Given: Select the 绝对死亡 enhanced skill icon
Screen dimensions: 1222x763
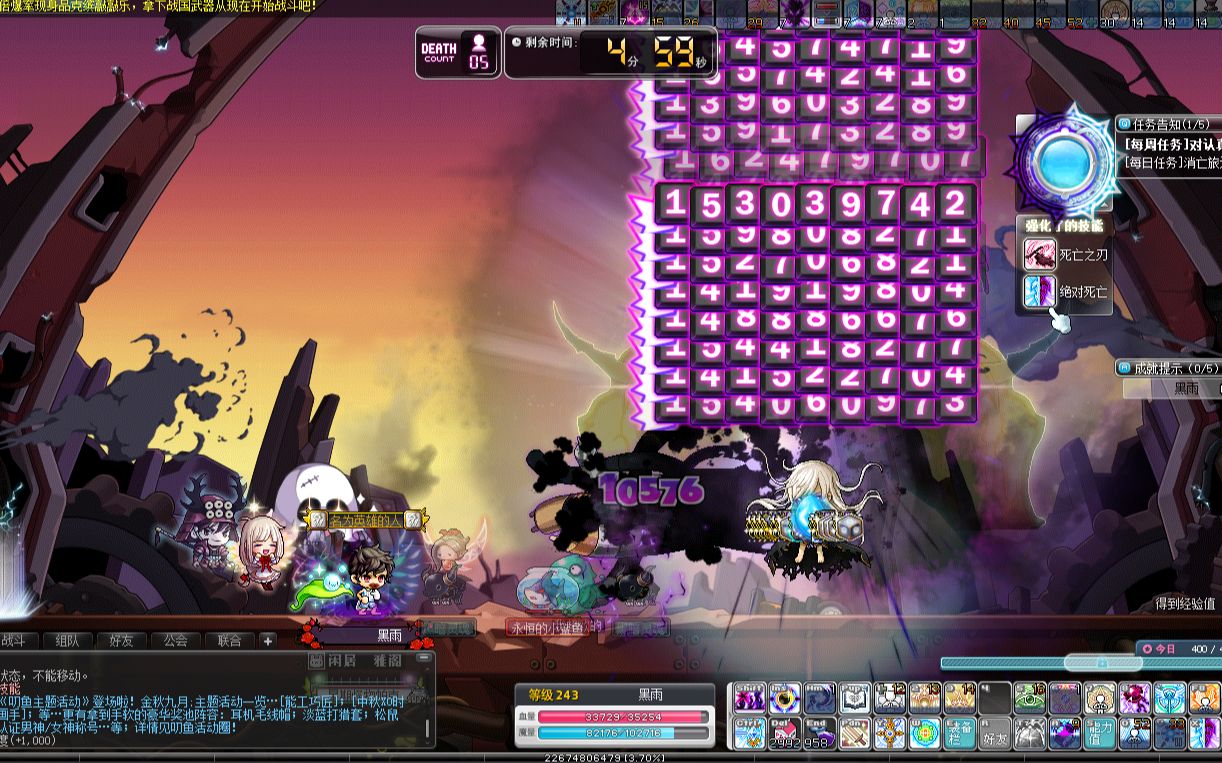Looking at the screenshot, I should (x=1040, y=292).
